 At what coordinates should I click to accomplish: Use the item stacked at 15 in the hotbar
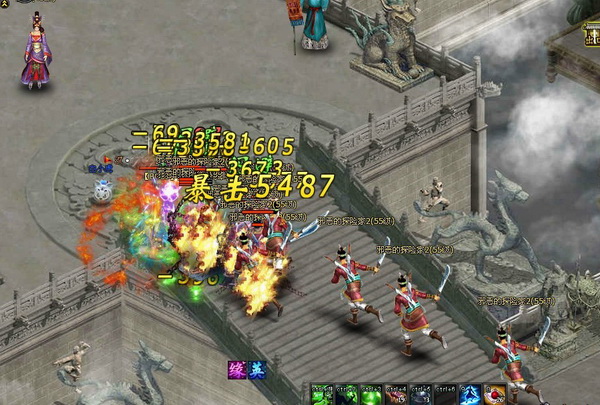[394, 395]
